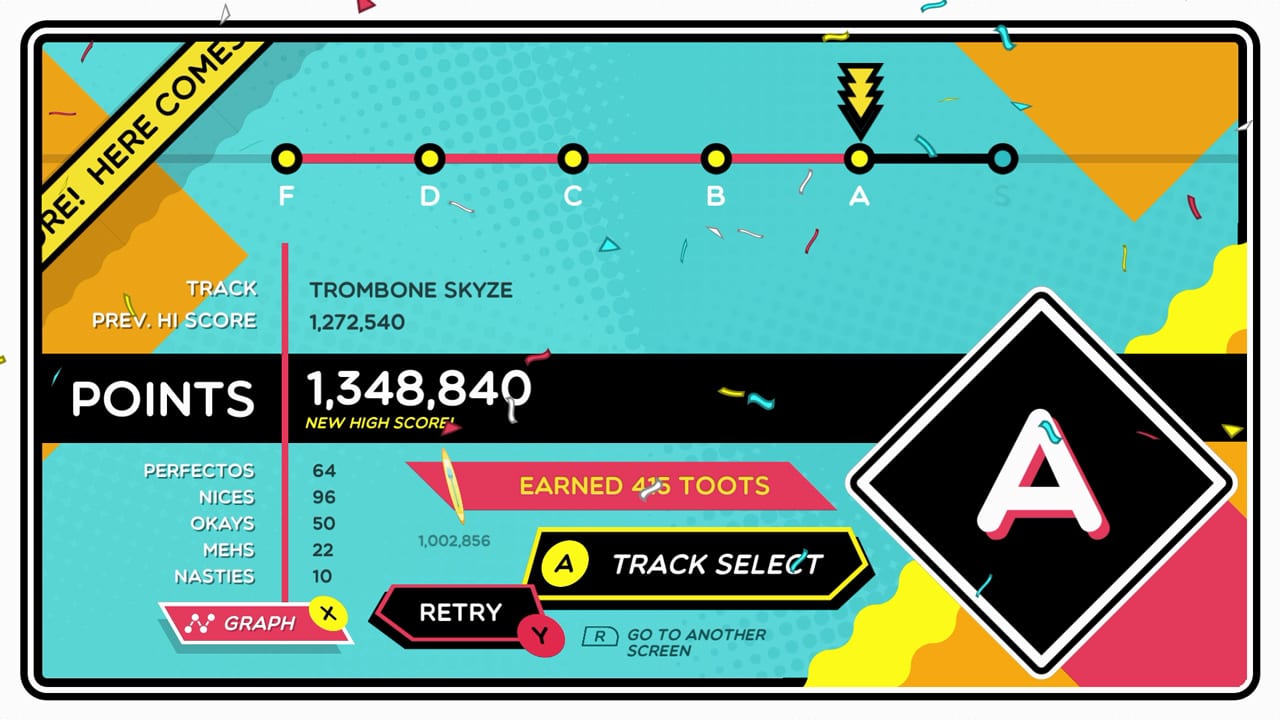This screenshot has height=720, width=1280.
Task: Click the yellow triple-arrow rank indicator
Action: pos(859,97)
